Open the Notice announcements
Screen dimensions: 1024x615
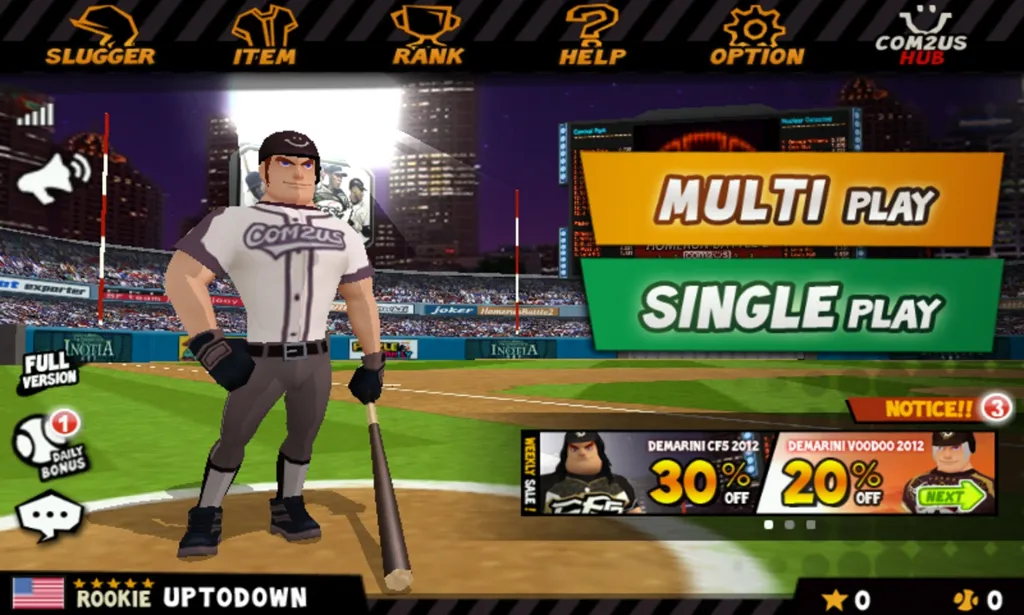(x=930, y=408)
